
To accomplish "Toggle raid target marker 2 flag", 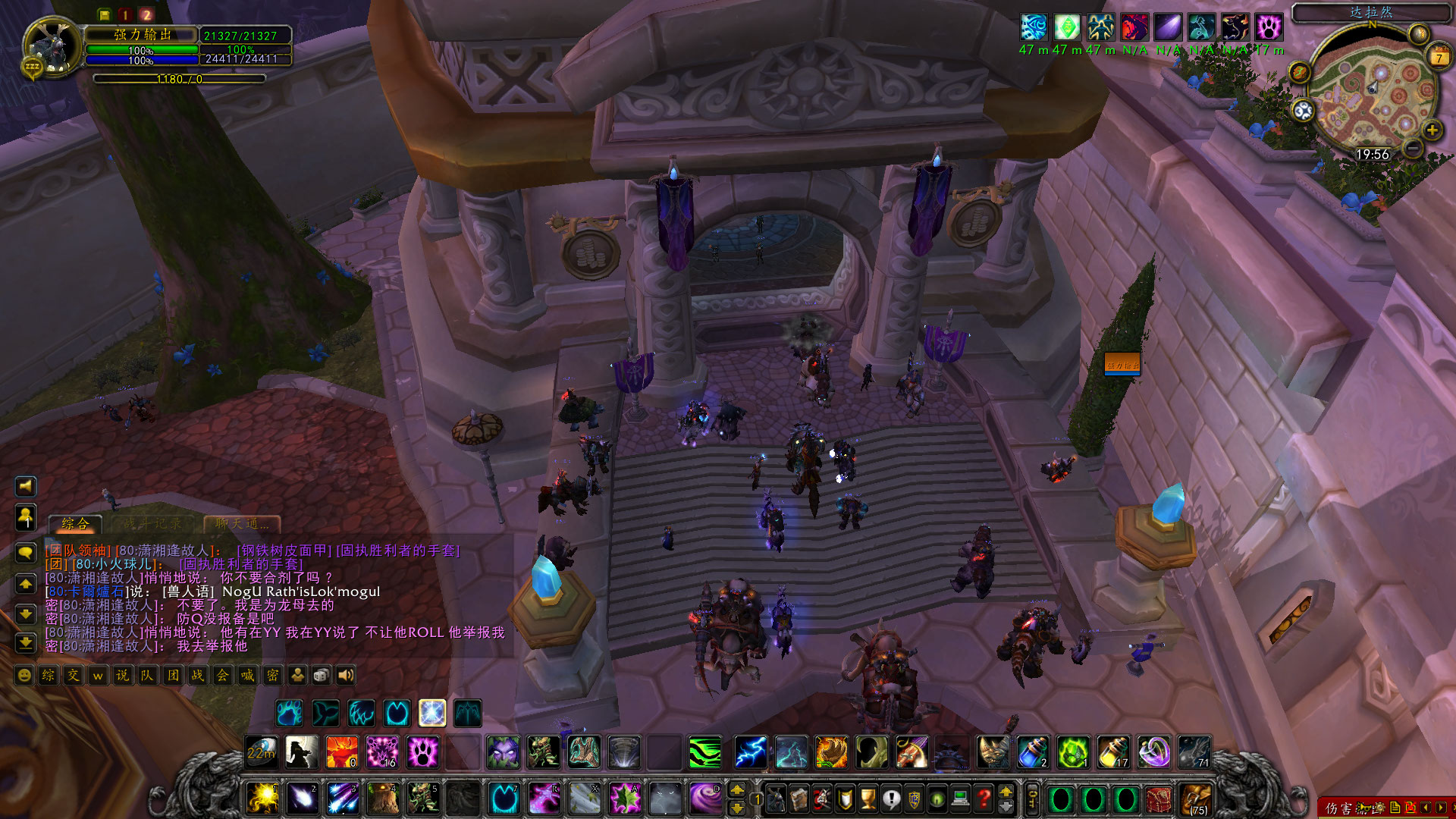I will pos(146,13).
